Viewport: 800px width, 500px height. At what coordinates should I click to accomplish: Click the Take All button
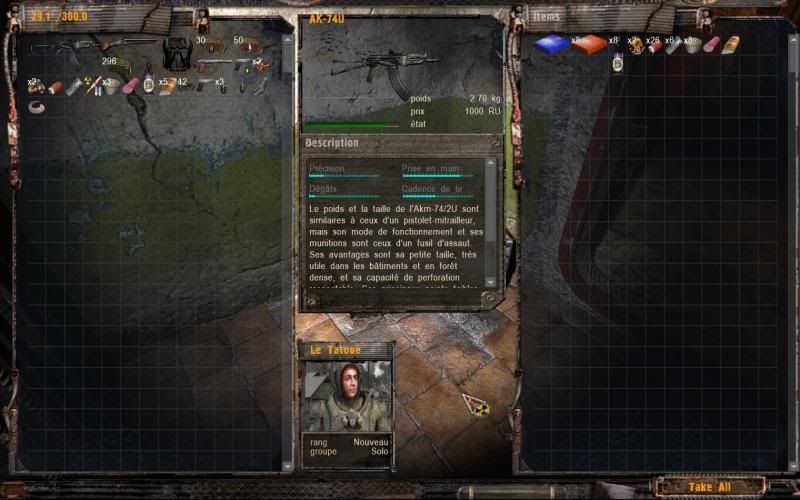710,487
